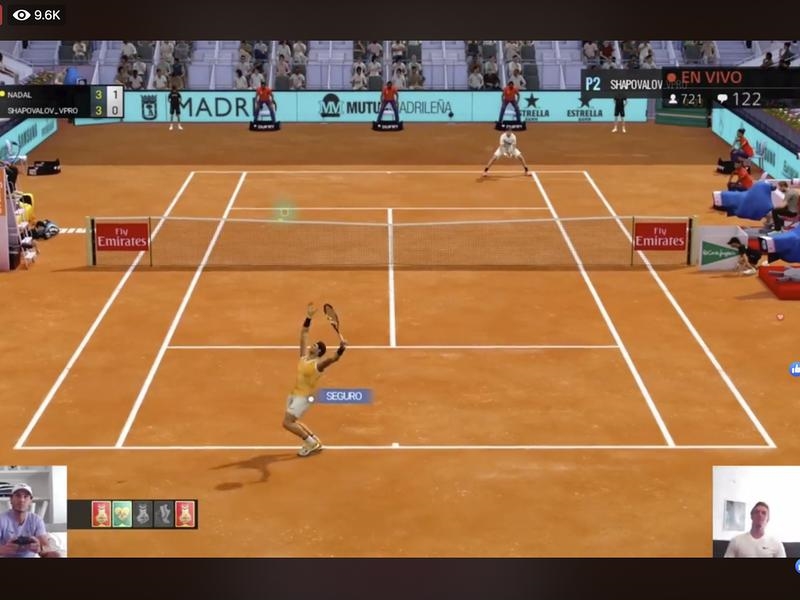Select the green heart skill card
The height and width of the screenshot is (600, 800).
(122, 514)
